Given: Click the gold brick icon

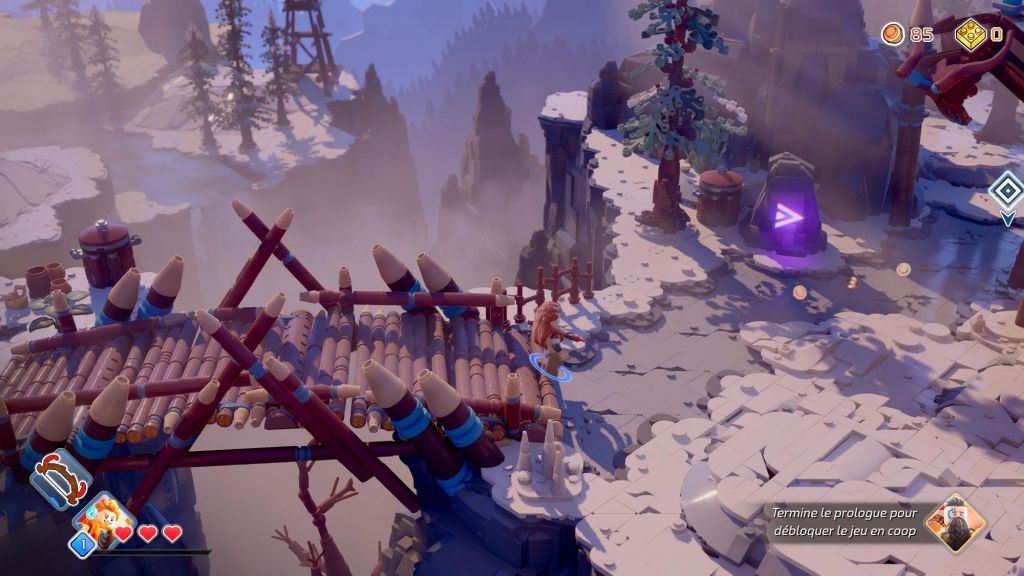Looking at the screenshot, I should (x=971, y=35).
